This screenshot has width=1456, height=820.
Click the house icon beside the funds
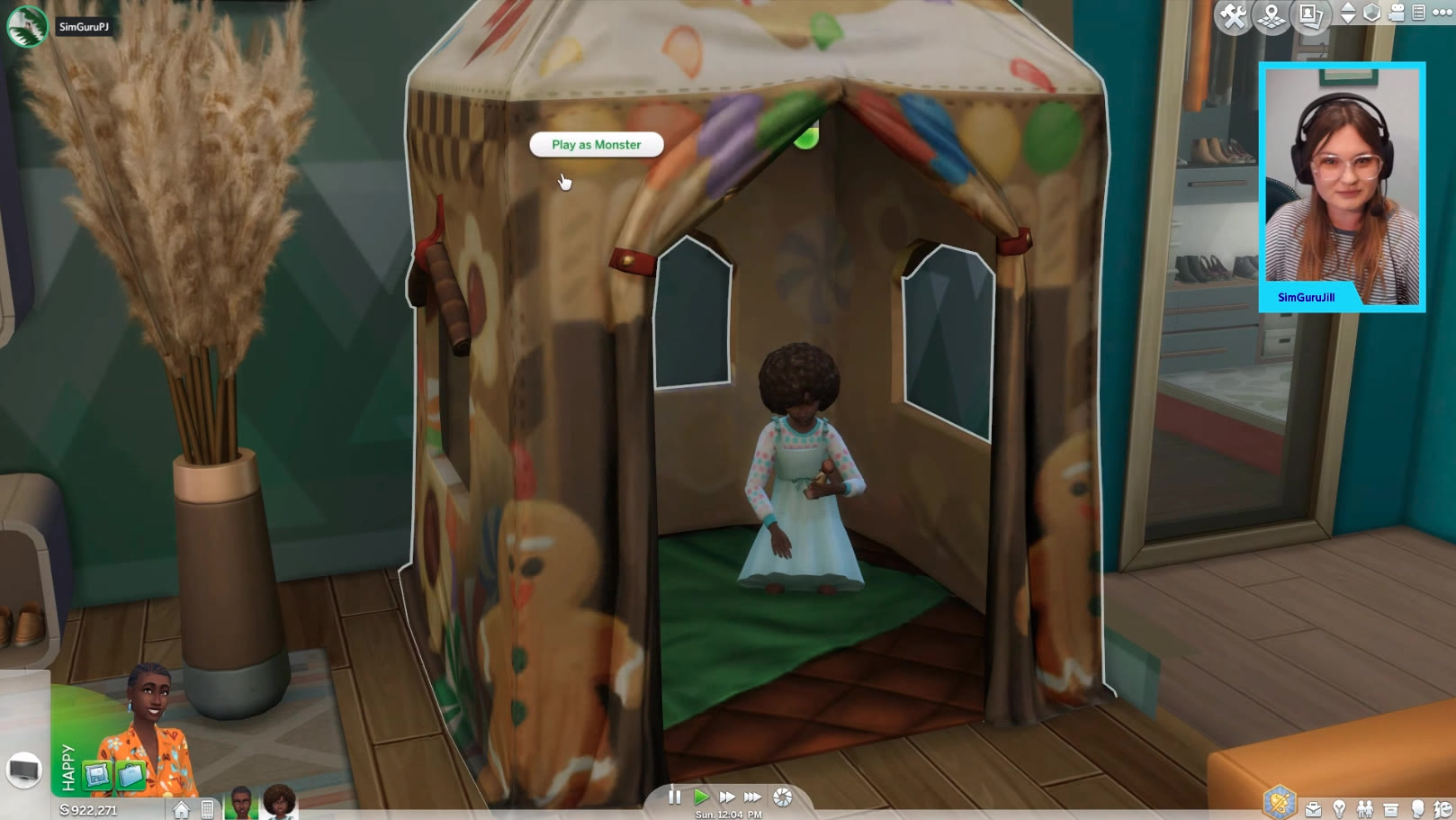coord(182,809)
